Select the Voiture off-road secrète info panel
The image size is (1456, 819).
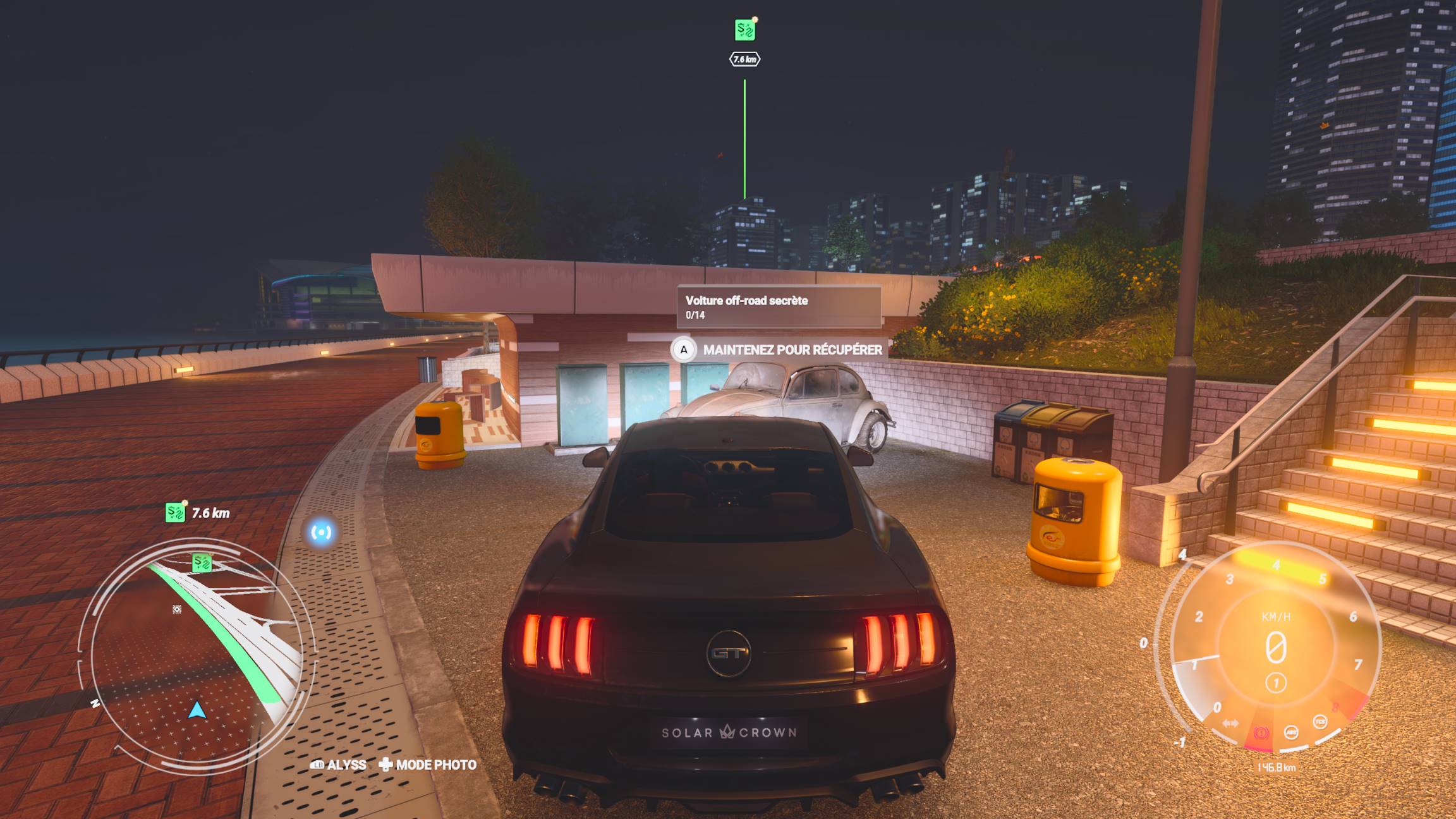pyautogui.click(x=779, y=307)
